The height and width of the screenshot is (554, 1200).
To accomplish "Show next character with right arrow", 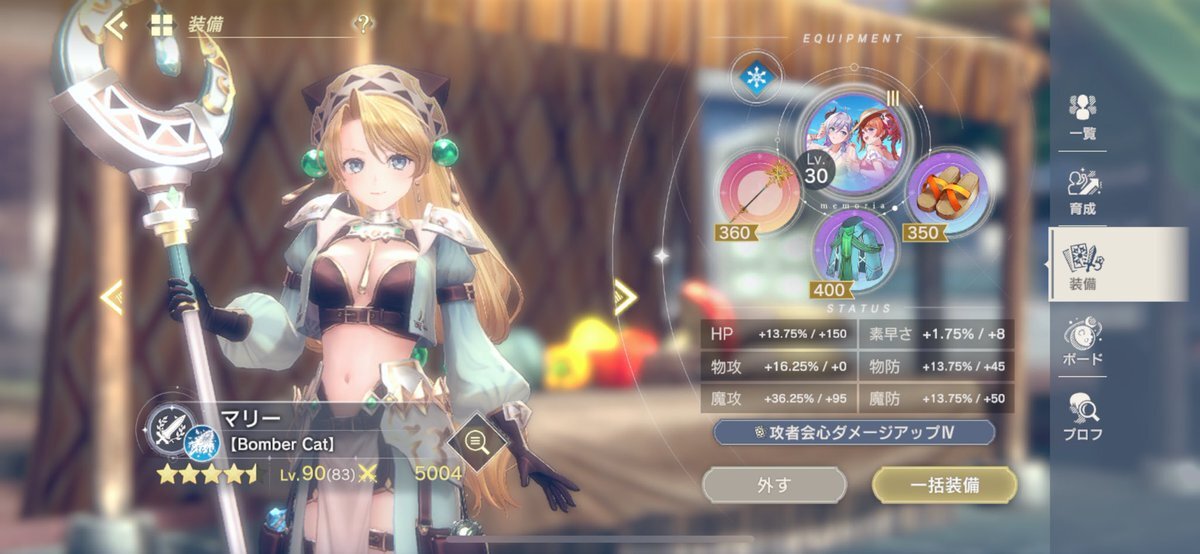I will (x=625, y=296).
